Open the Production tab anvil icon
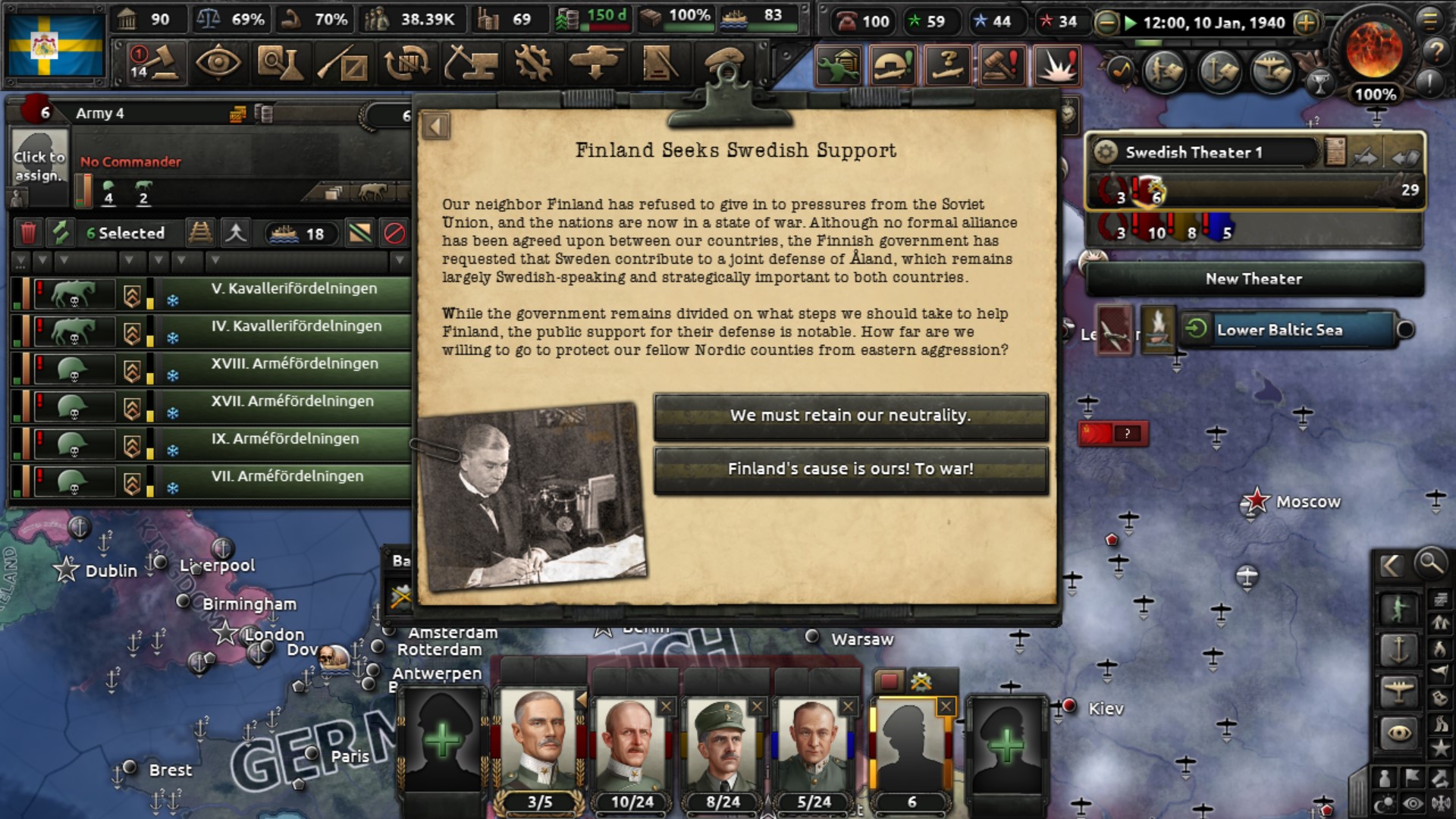Screen dimensions: 1456x819 coord(472,67)
